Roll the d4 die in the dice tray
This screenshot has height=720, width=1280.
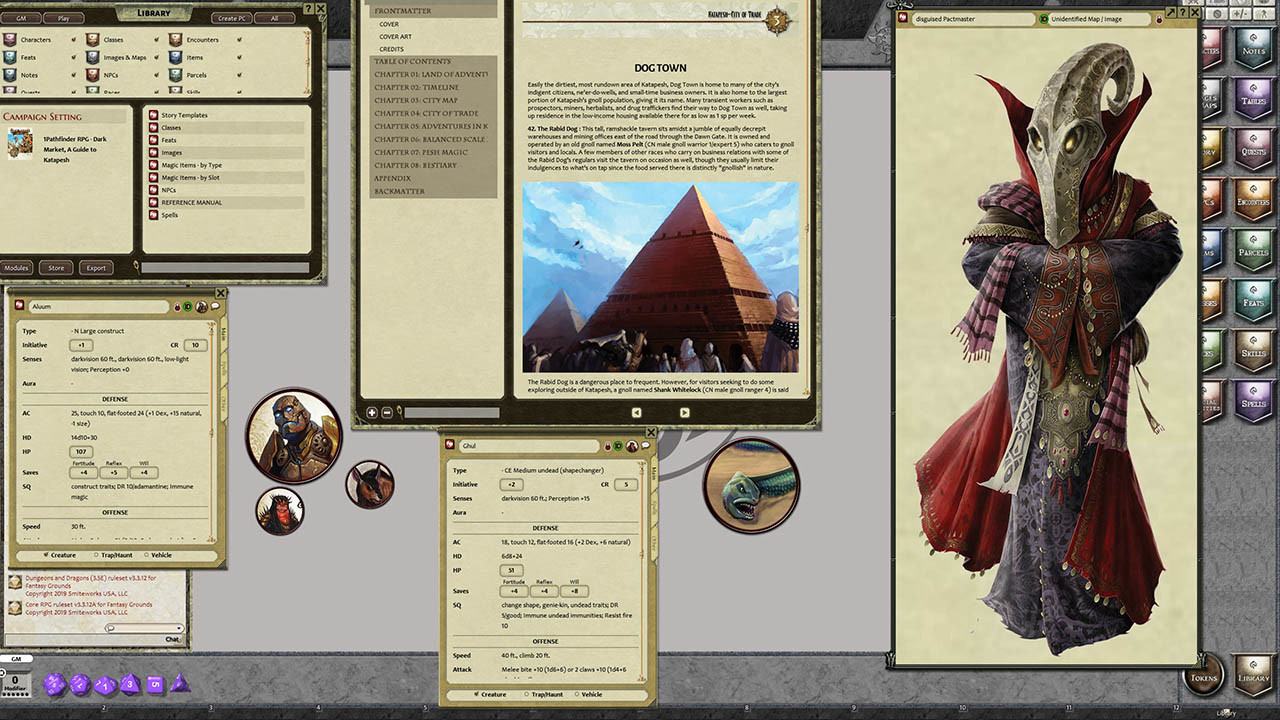point(181,685)
